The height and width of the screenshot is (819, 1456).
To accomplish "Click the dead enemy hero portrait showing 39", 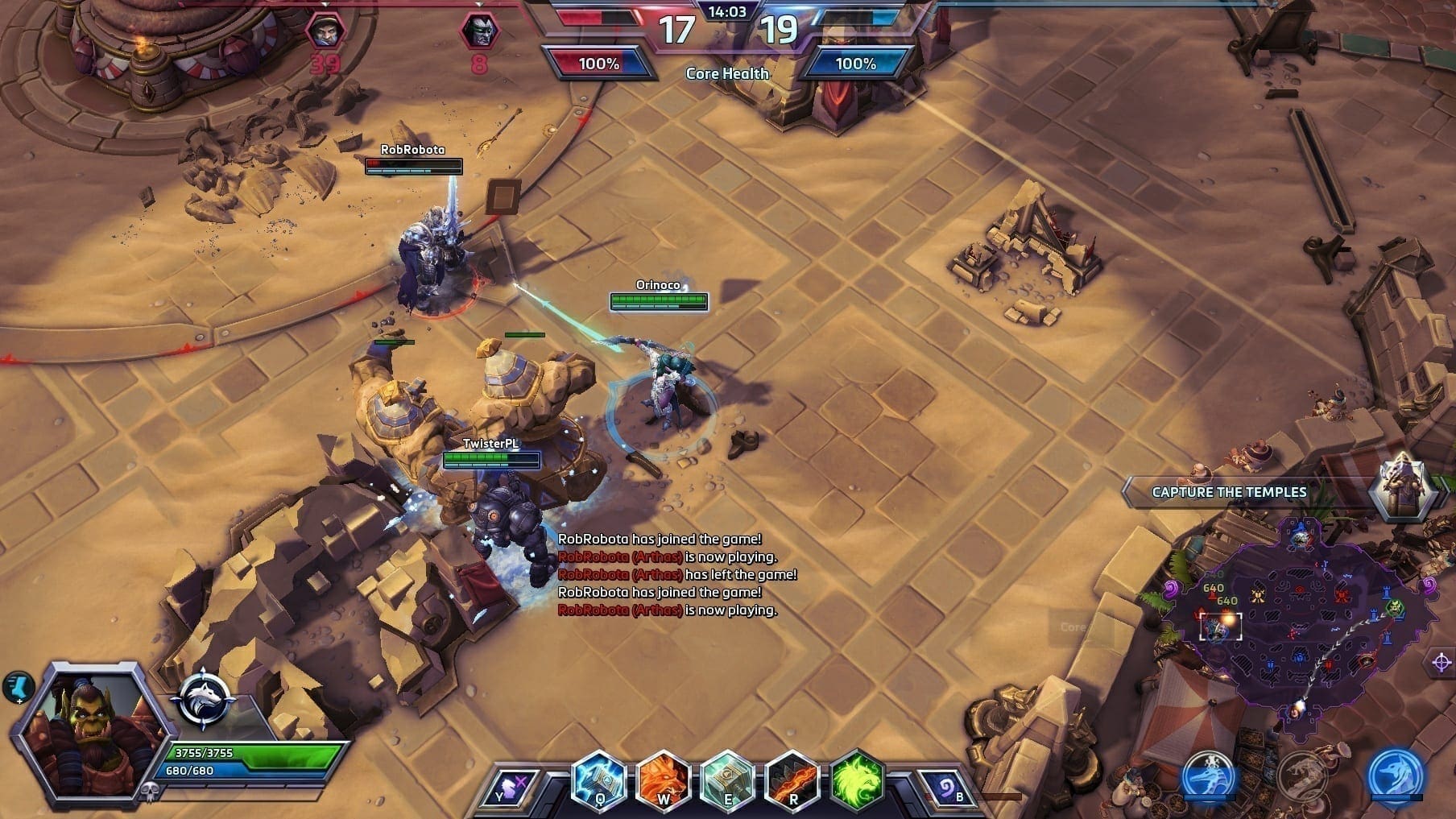I will pyautogui.click(x=325, y=32).
